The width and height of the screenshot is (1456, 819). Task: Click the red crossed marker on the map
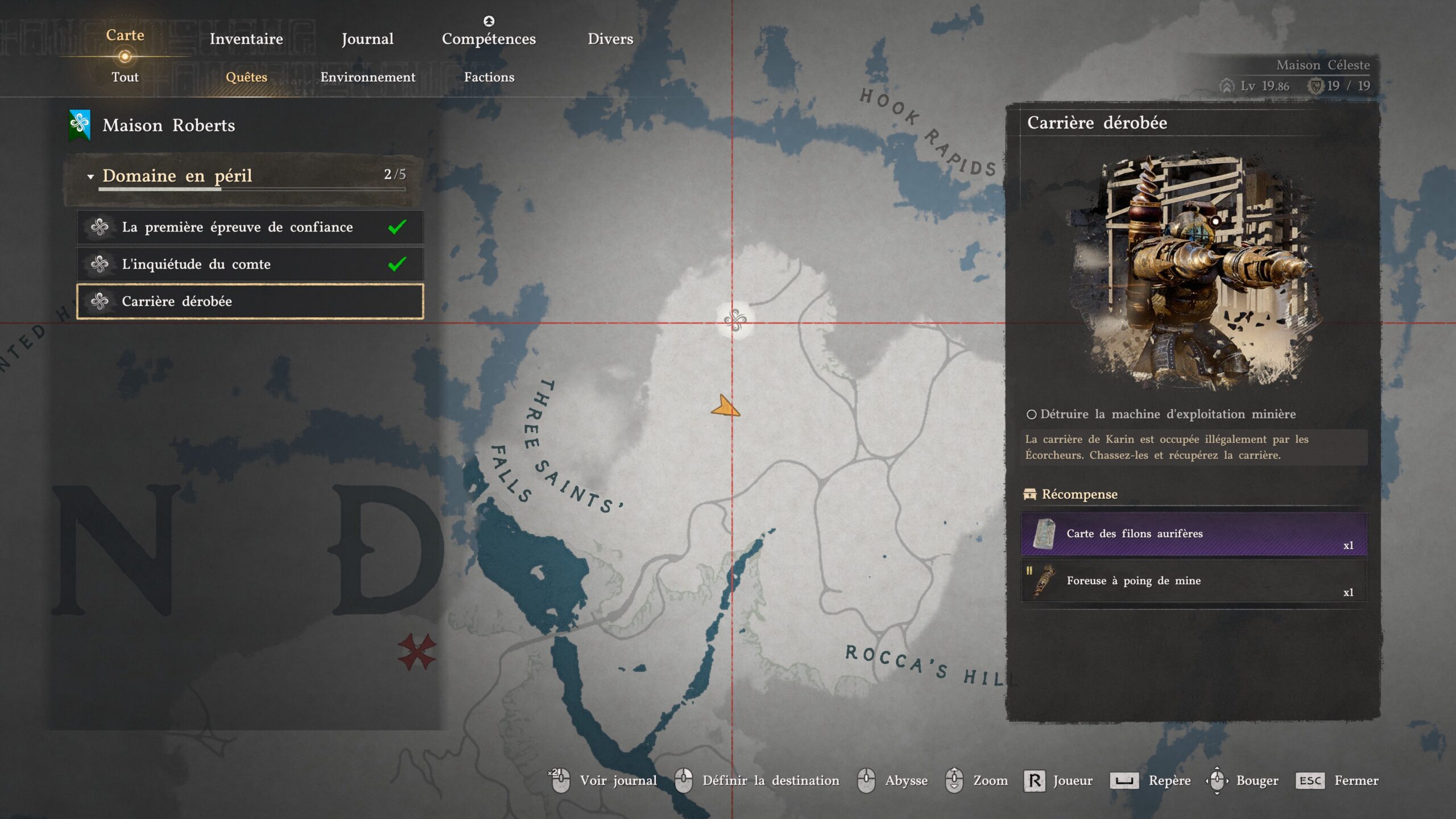pos(417,652)
